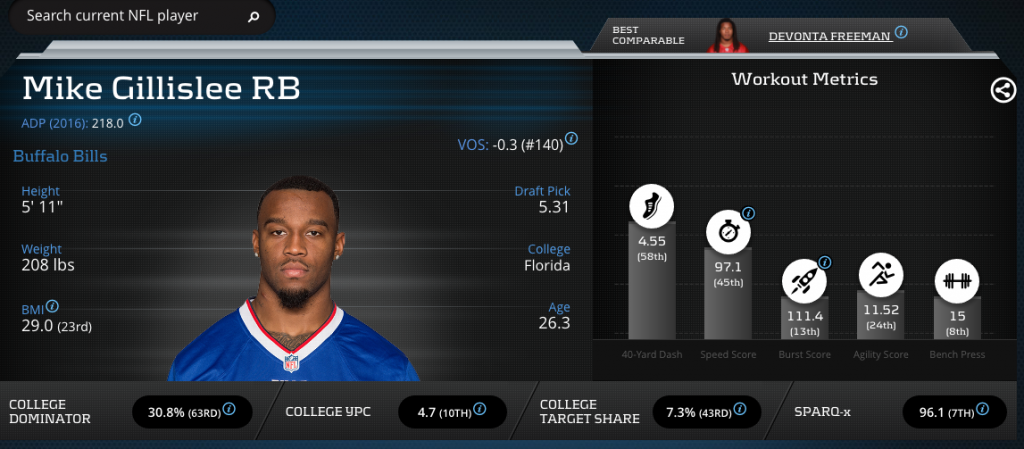
Task: Select the Burst Score rocket icon
Action: pyautogui.click(x=804, y=280)
